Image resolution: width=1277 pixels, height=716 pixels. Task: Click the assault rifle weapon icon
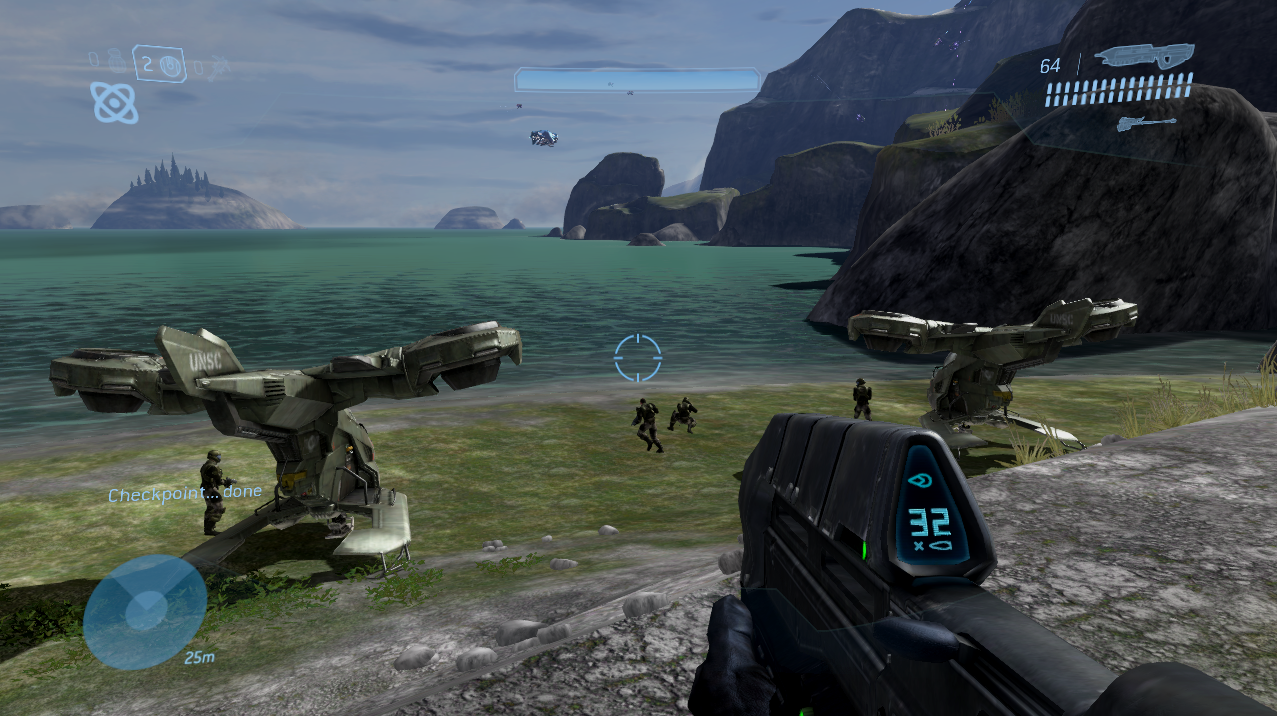click(x=1144, y=56)
